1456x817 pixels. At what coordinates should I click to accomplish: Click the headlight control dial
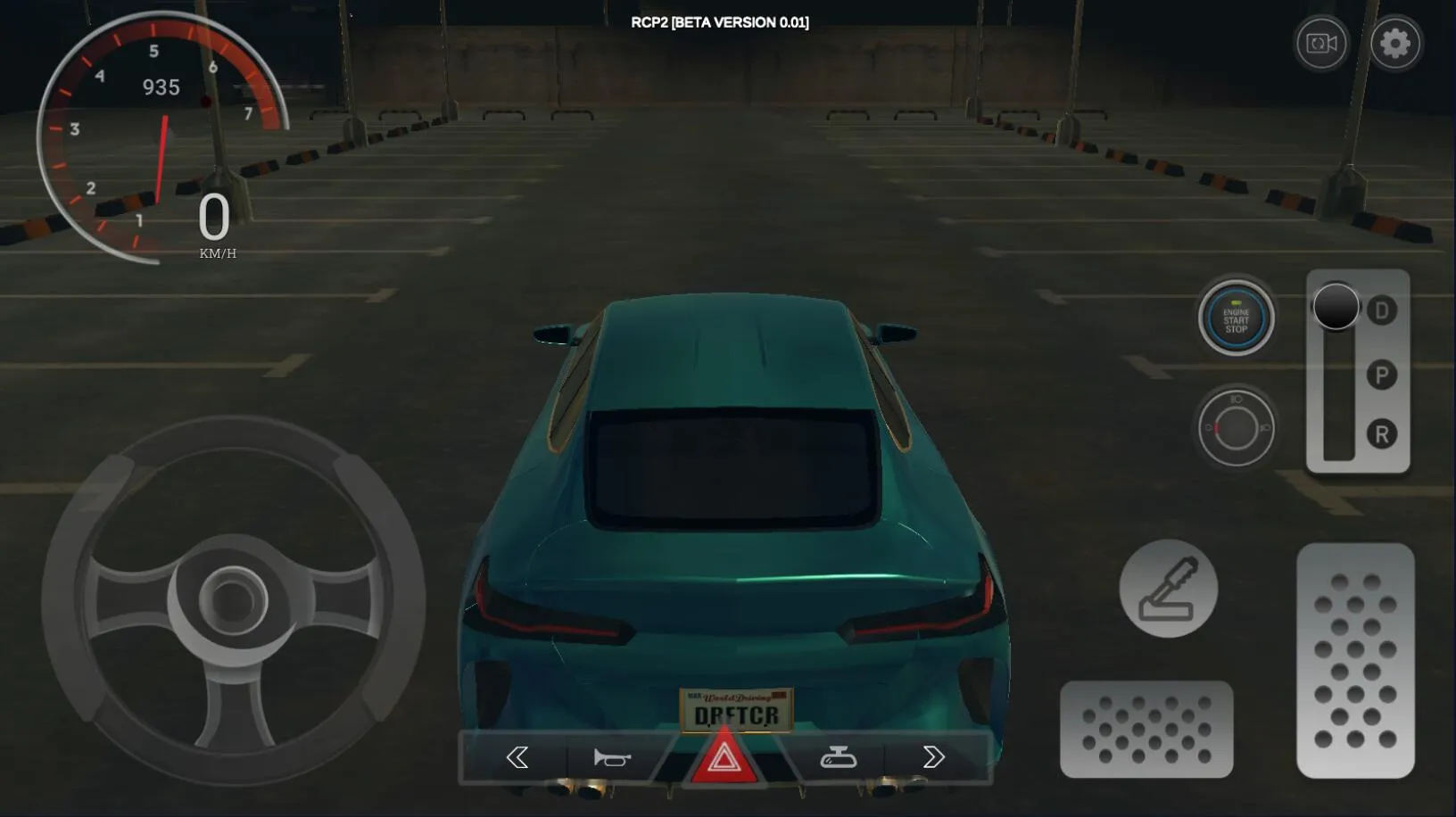pos(1236,426)
